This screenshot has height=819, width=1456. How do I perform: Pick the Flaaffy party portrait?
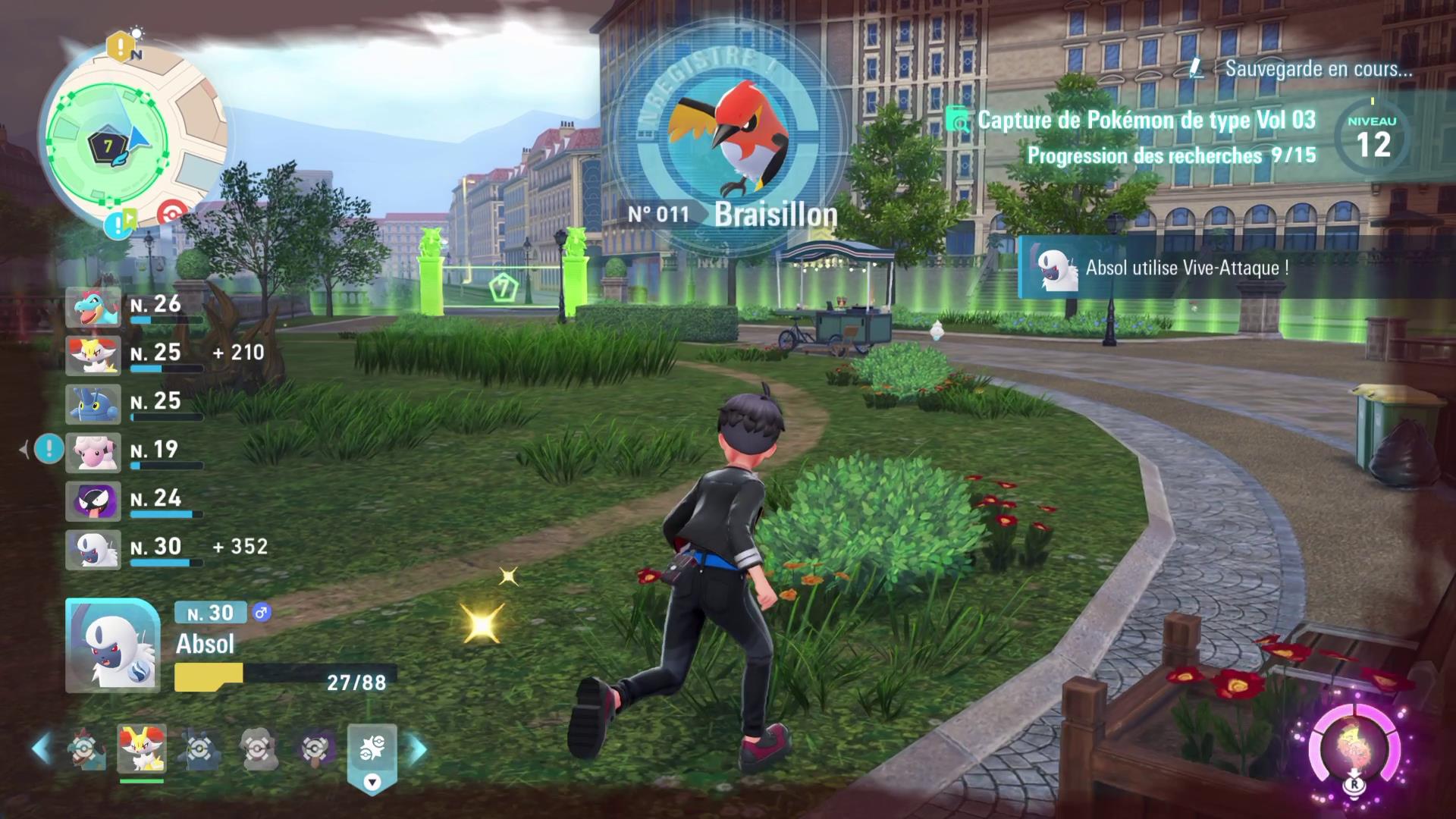[93, 453]
